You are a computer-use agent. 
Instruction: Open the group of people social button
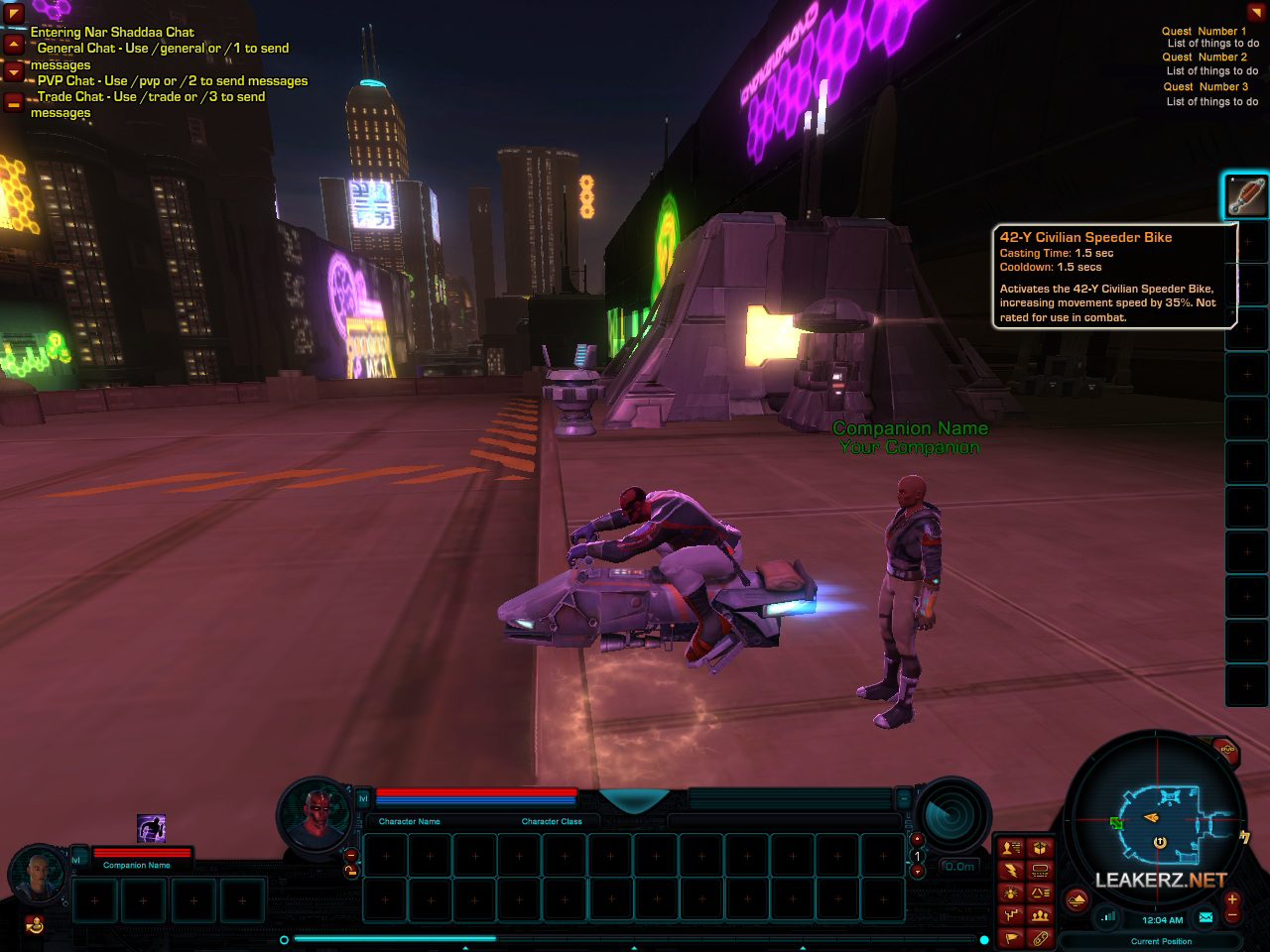tap(1040, 915)
